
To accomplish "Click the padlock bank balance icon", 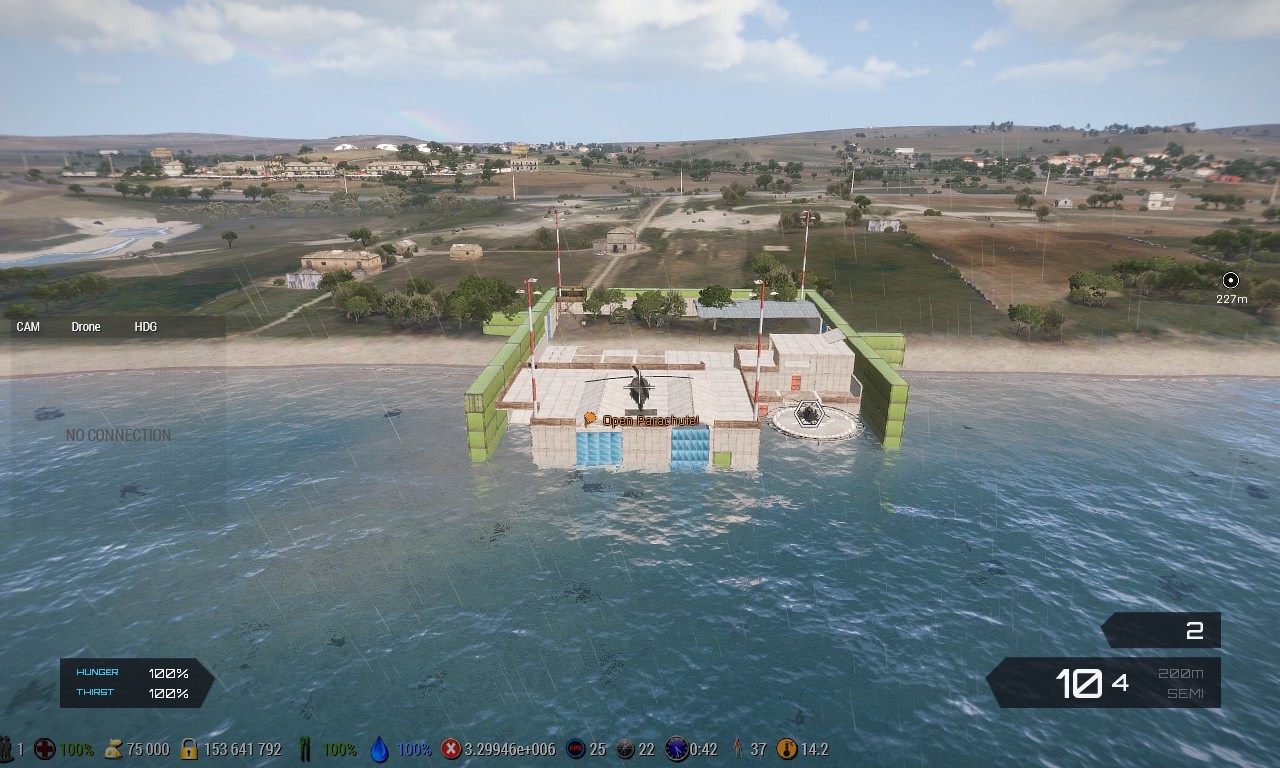I will pos(189,749).
